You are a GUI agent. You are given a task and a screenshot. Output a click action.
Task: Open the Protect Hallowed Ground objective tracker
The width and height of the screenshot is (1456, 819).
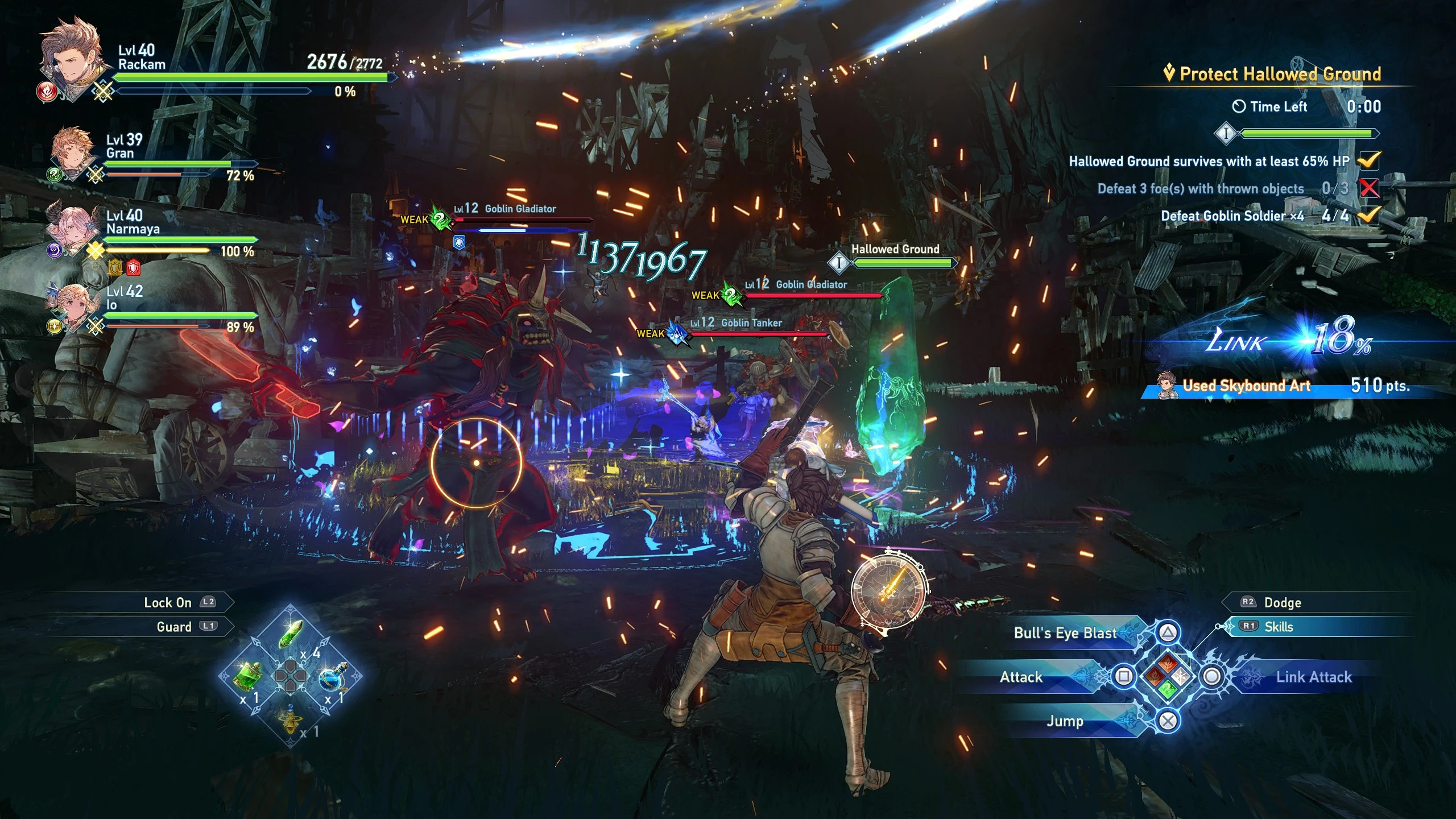click(x=1280, y=74)
